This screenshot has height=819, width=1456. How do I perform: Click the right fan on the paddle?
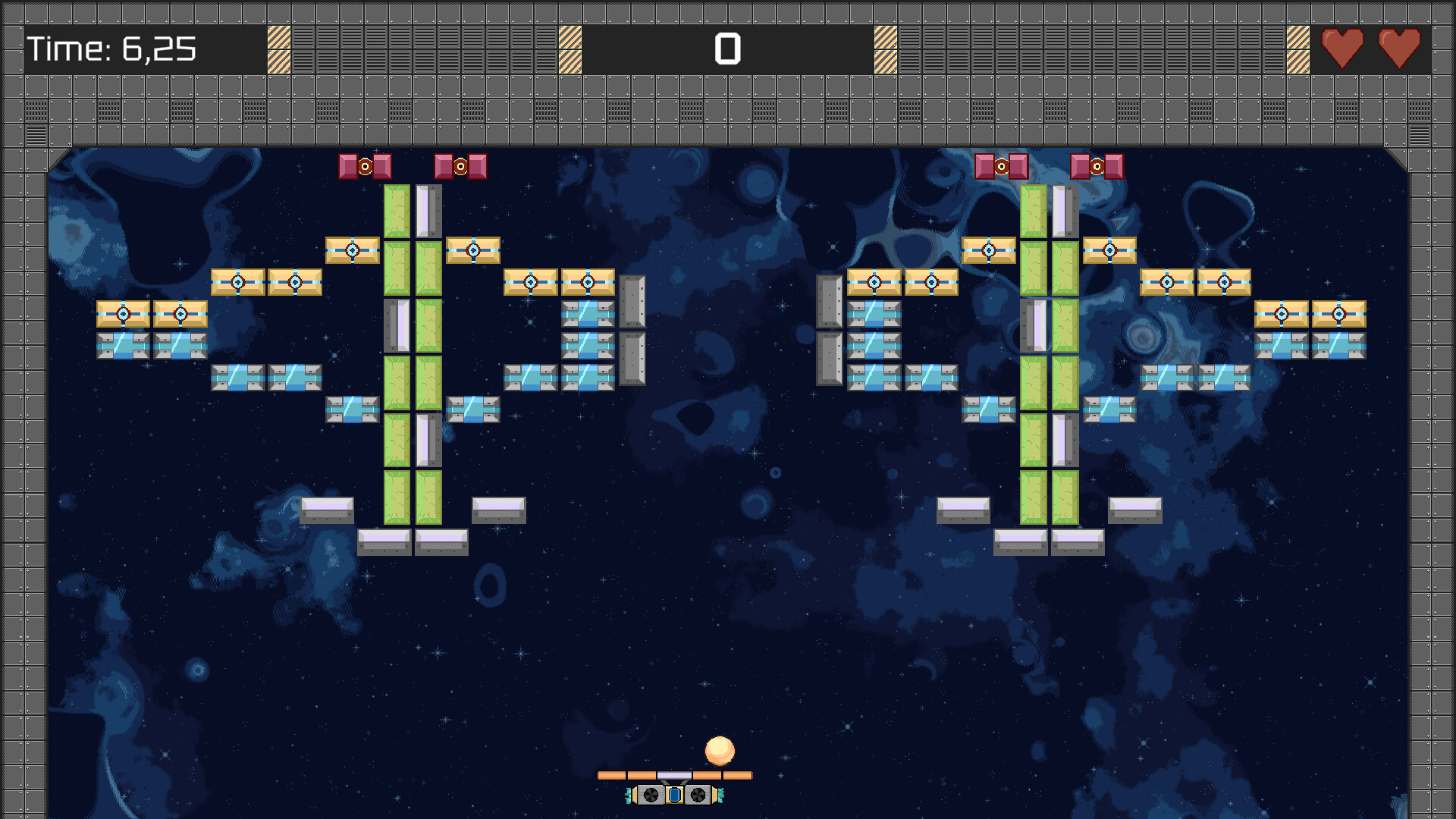click(699, 795)
